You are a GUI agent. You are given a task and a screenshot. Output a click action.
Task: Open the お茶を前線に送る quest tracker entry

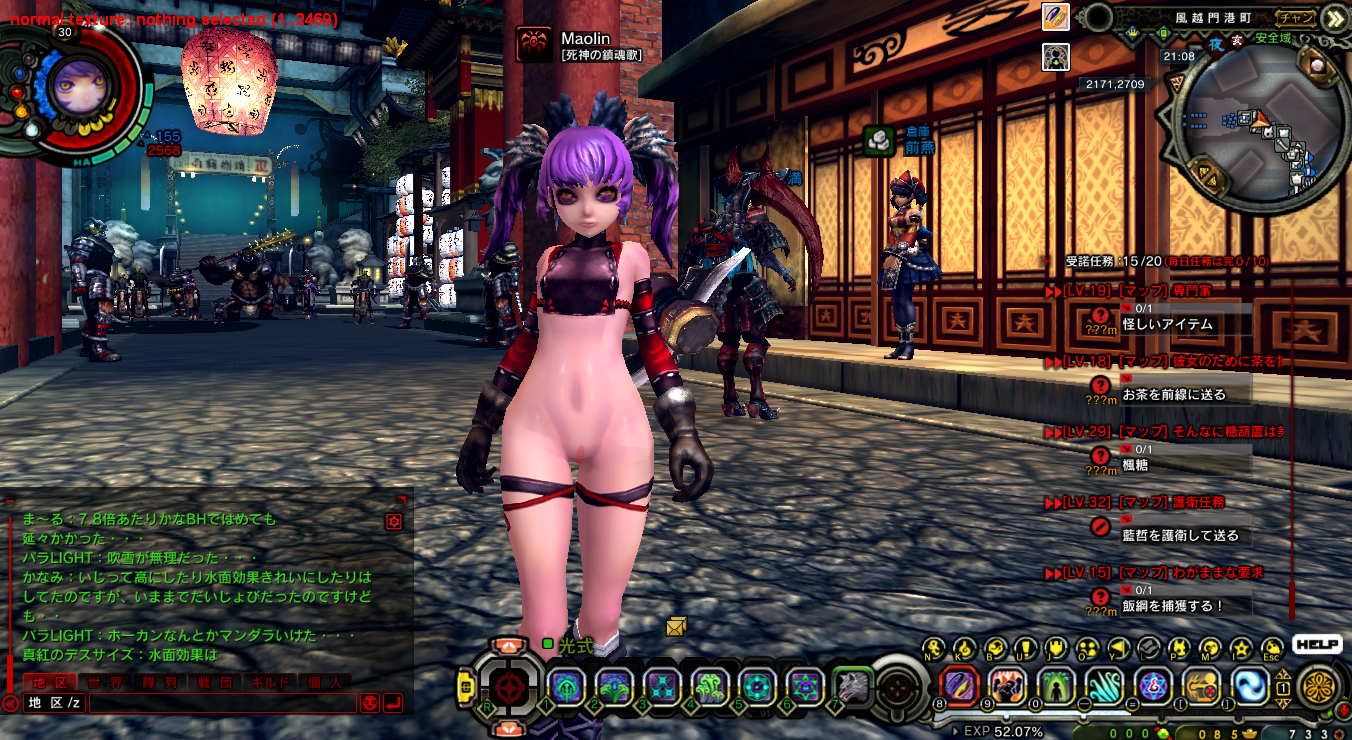coord(1173,394)
